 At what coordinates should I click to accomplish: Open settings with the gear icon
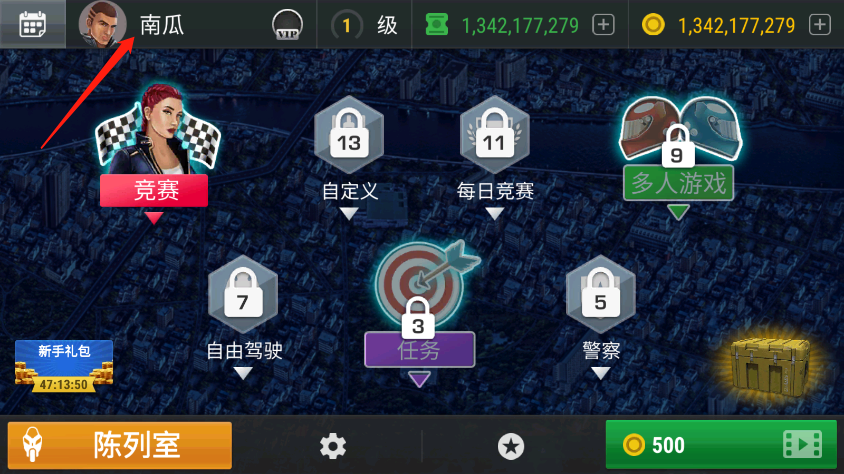333,446
